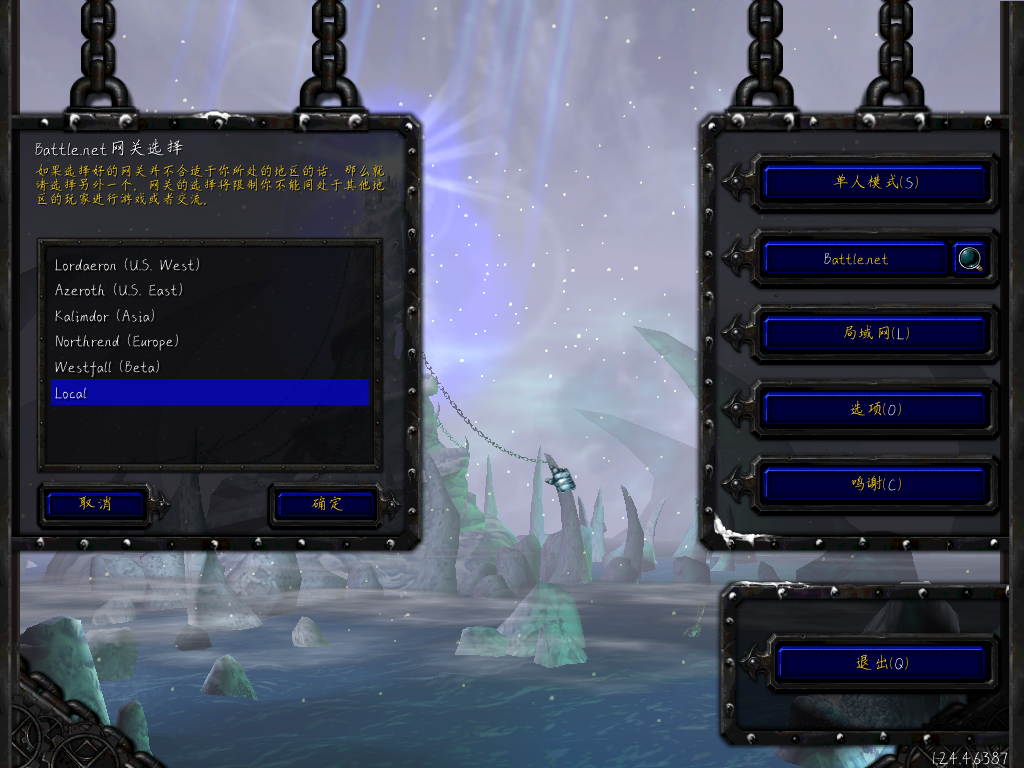Click the Battle.net menu button
Screen dimensions: 1024x768
click(855, 259)
